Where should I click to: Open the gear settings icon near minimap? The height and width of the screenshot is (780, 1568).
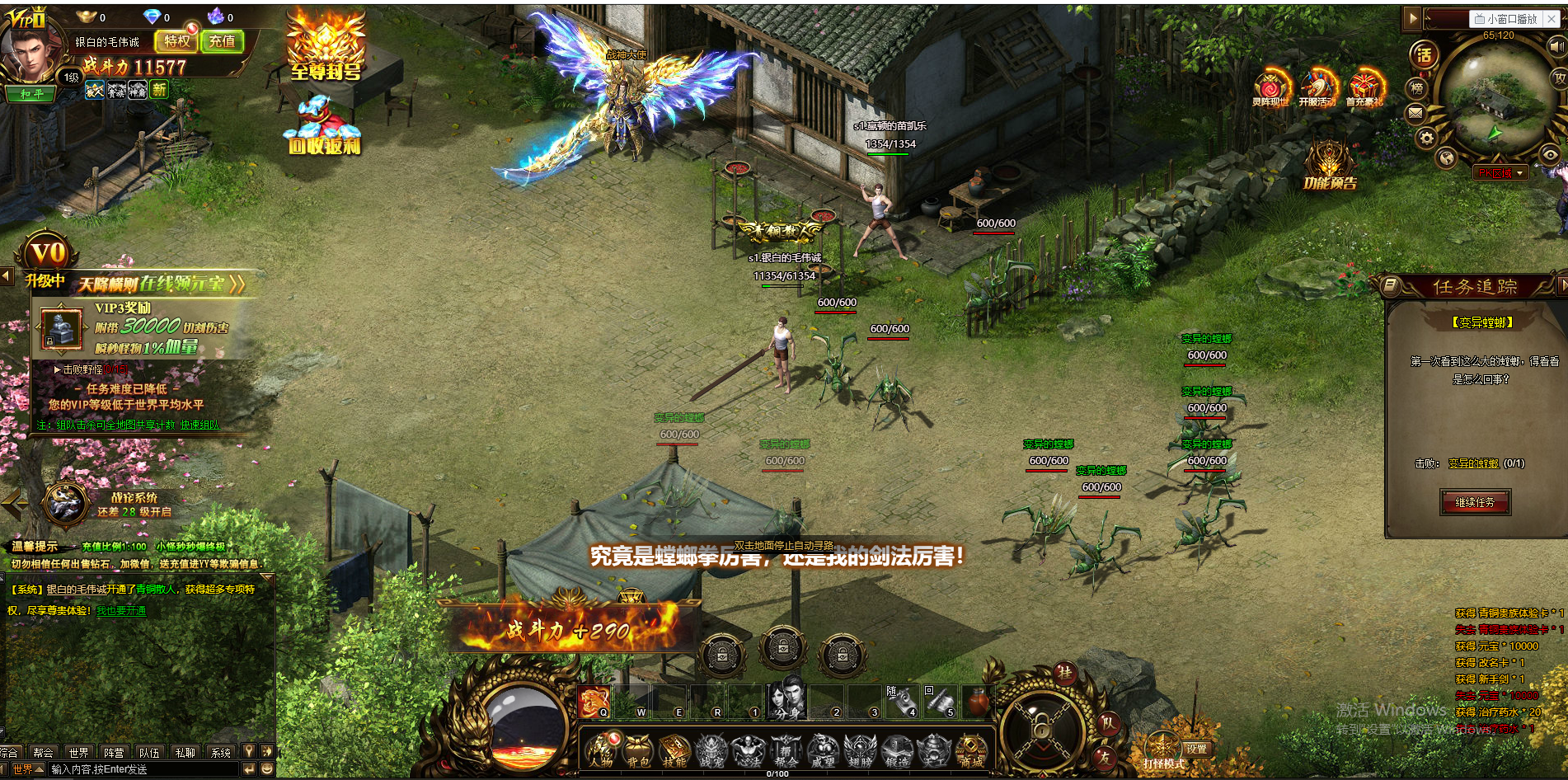click(1426, 137)
